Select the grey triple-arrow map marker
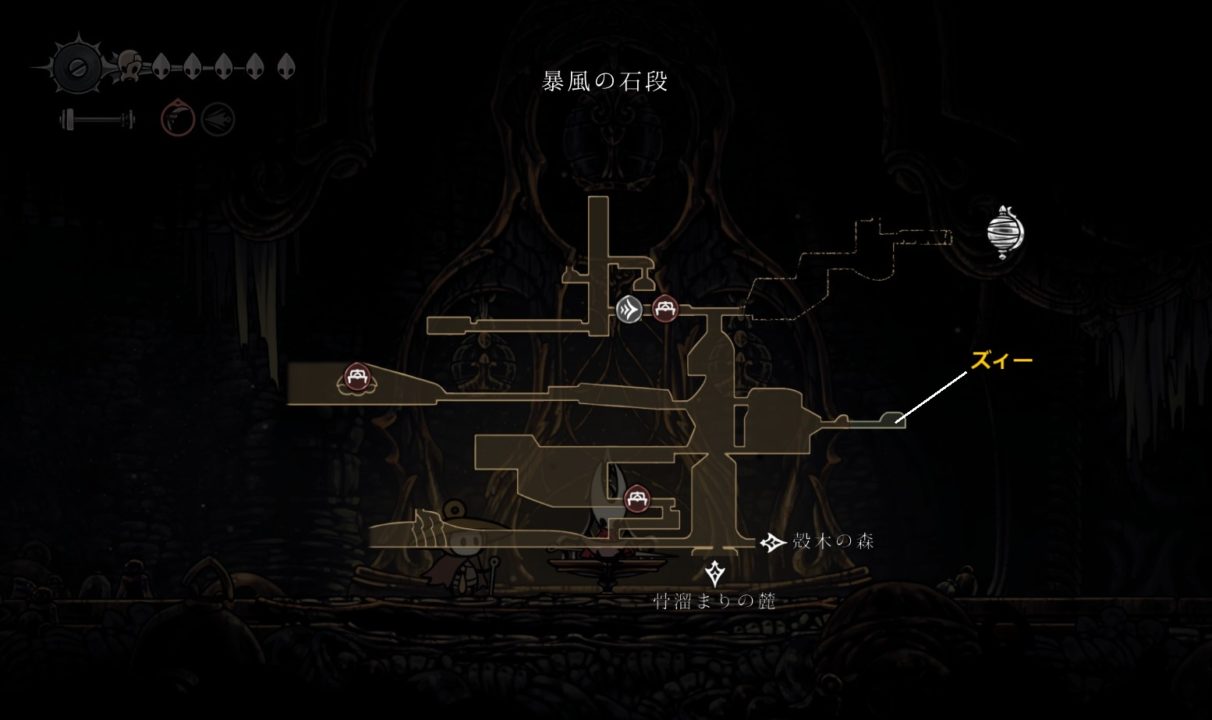The width and height of the screenshot is (1212, 720). pyautogui.click(x=629, y=309)
